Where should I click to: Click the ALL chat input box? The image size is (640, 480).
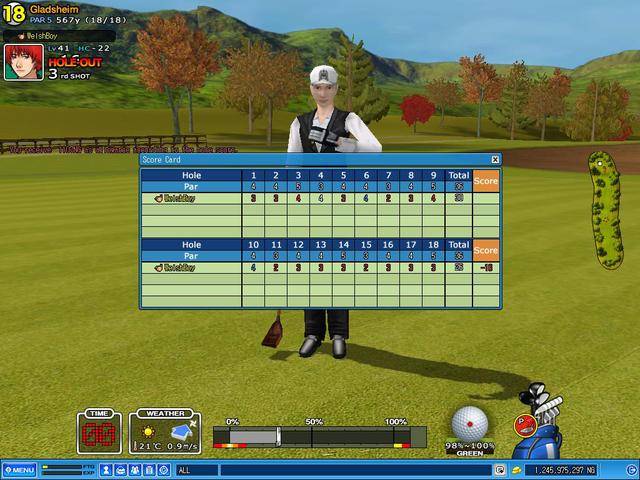click(x=330, y=469)
